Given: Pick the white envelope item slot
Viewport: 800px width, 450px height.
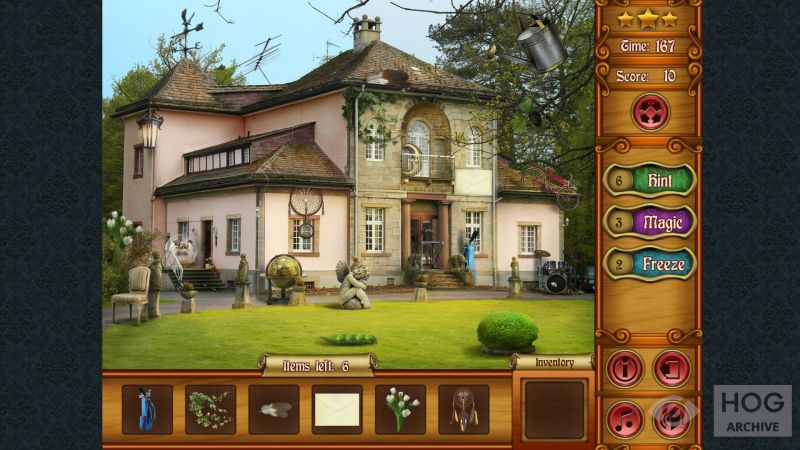Looking at the screenshot, I should coord(337,409).
